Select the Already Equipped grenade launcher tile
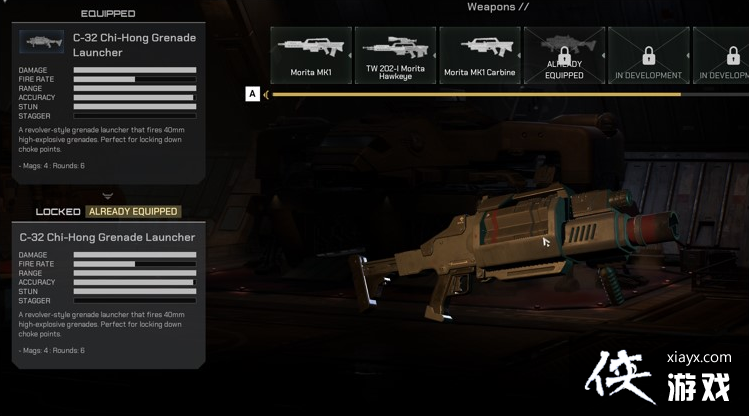 pos(563,55)
